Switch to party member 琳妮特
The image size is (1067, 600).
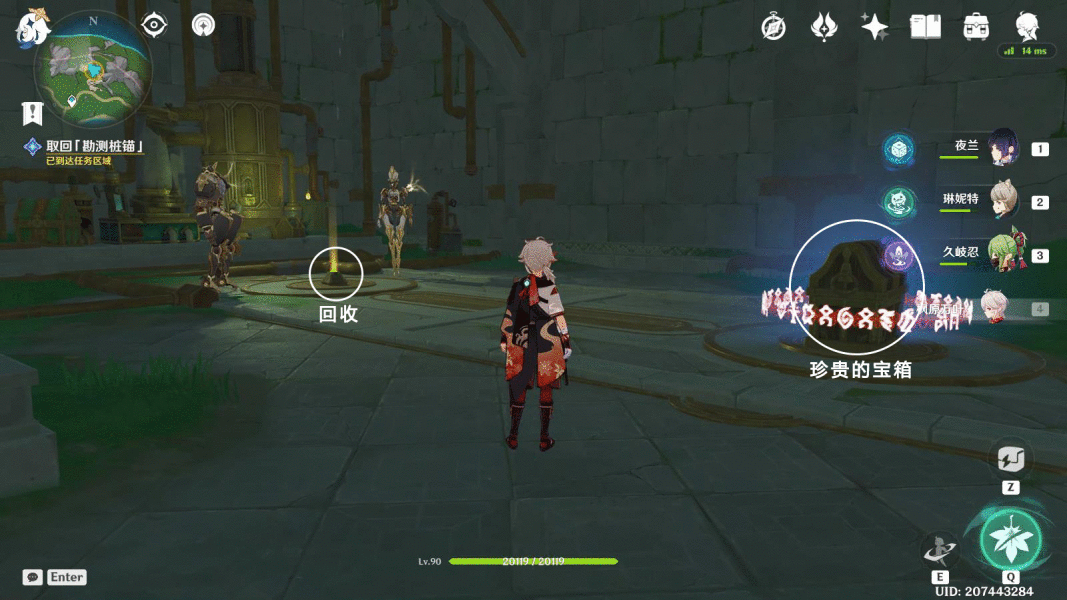pyautogui.click(x=1002, y=201)
